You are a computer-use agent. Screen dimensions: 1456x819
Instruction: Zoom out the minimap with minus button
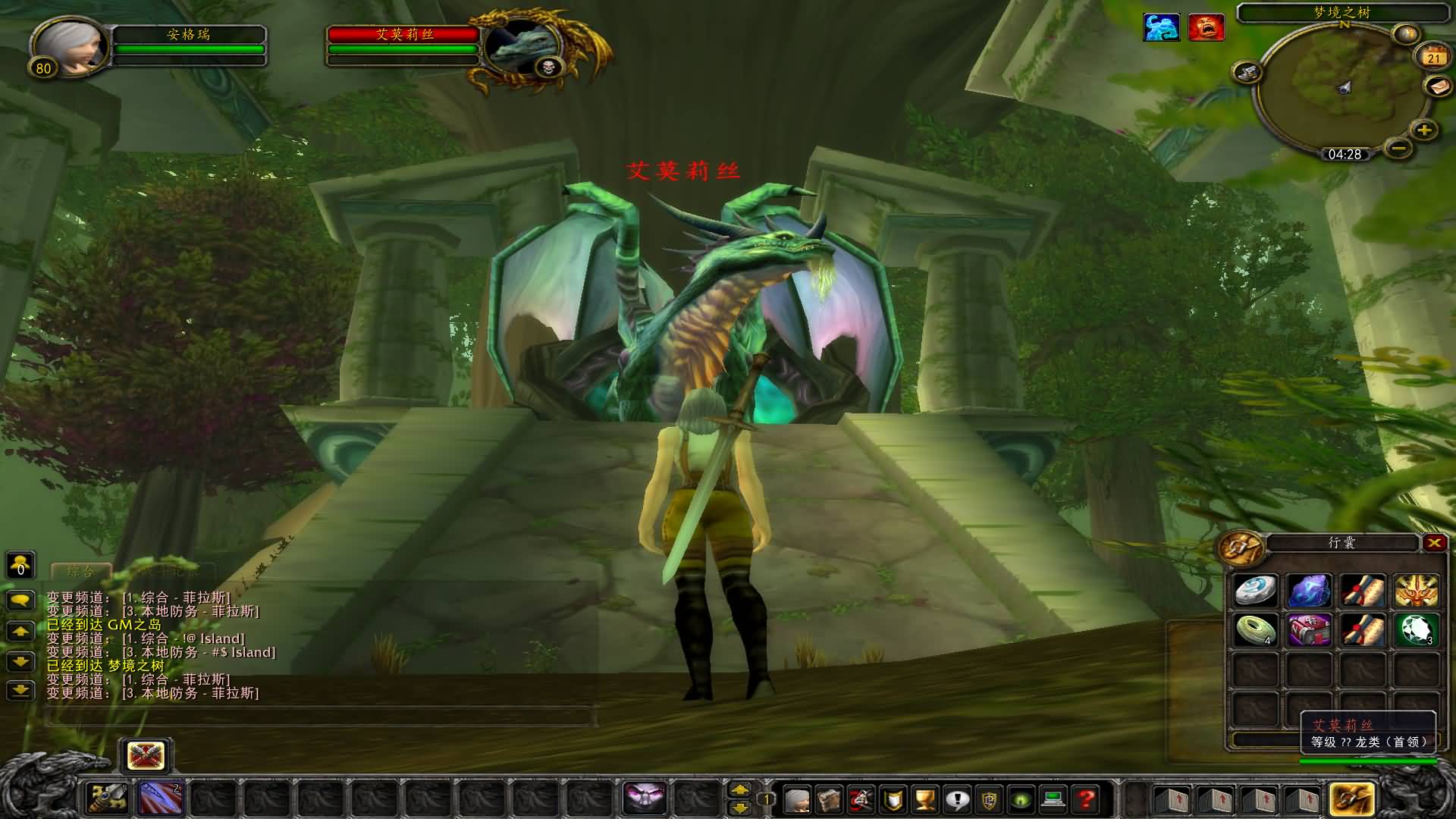click(x=1399, y=147)
